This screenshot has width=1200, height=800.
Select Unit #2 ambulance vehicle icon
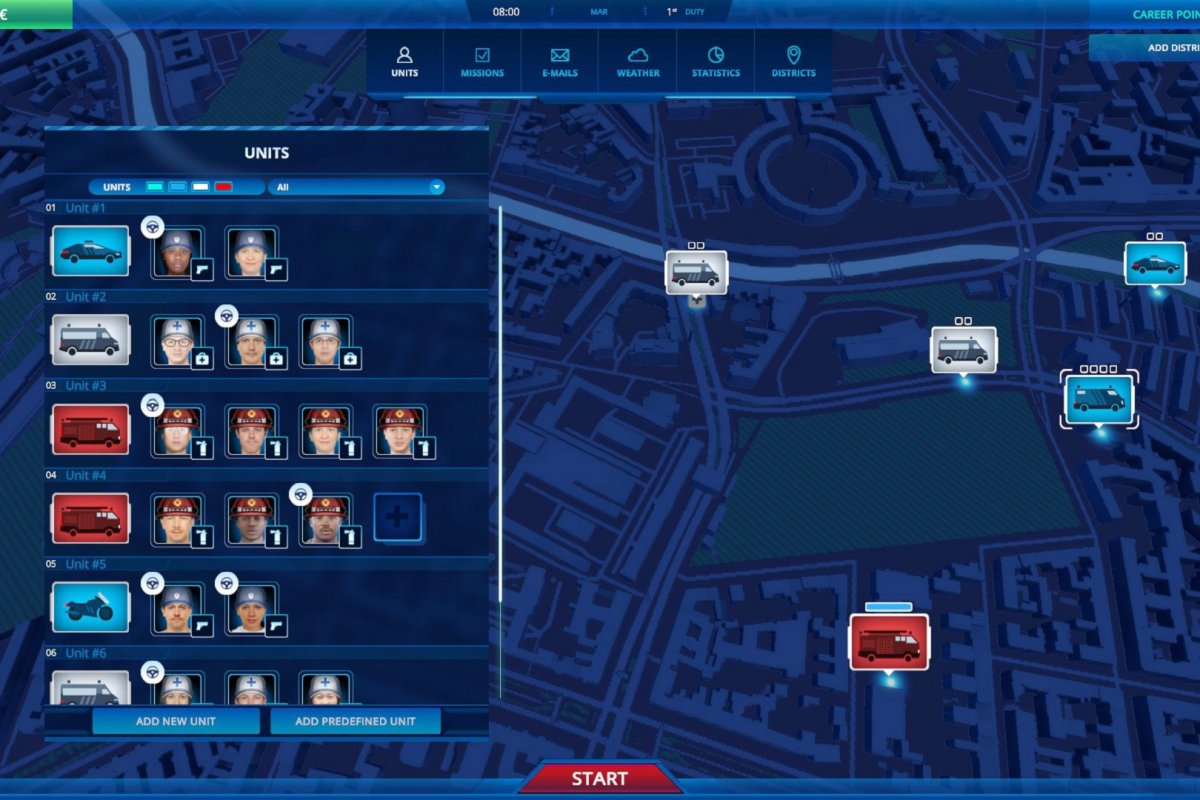91,340
